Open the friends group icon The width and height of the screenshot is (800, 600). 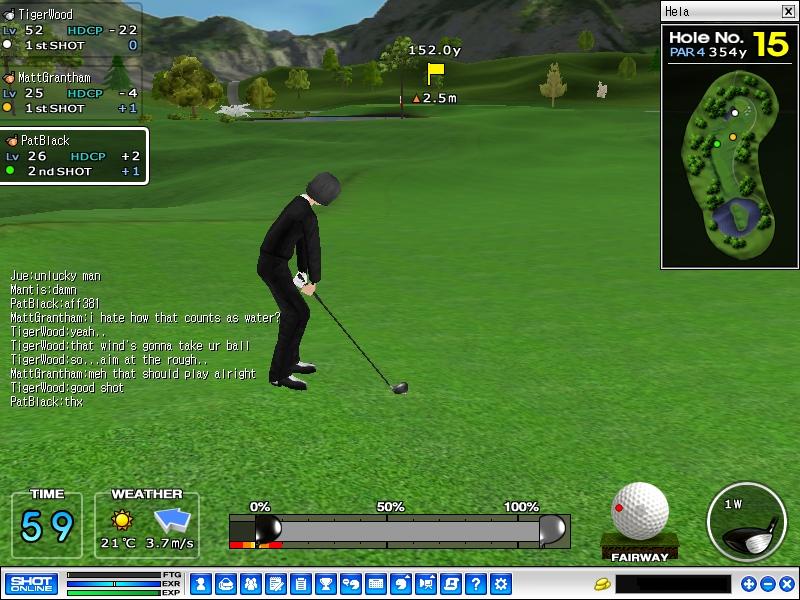(x=250, y=584)
